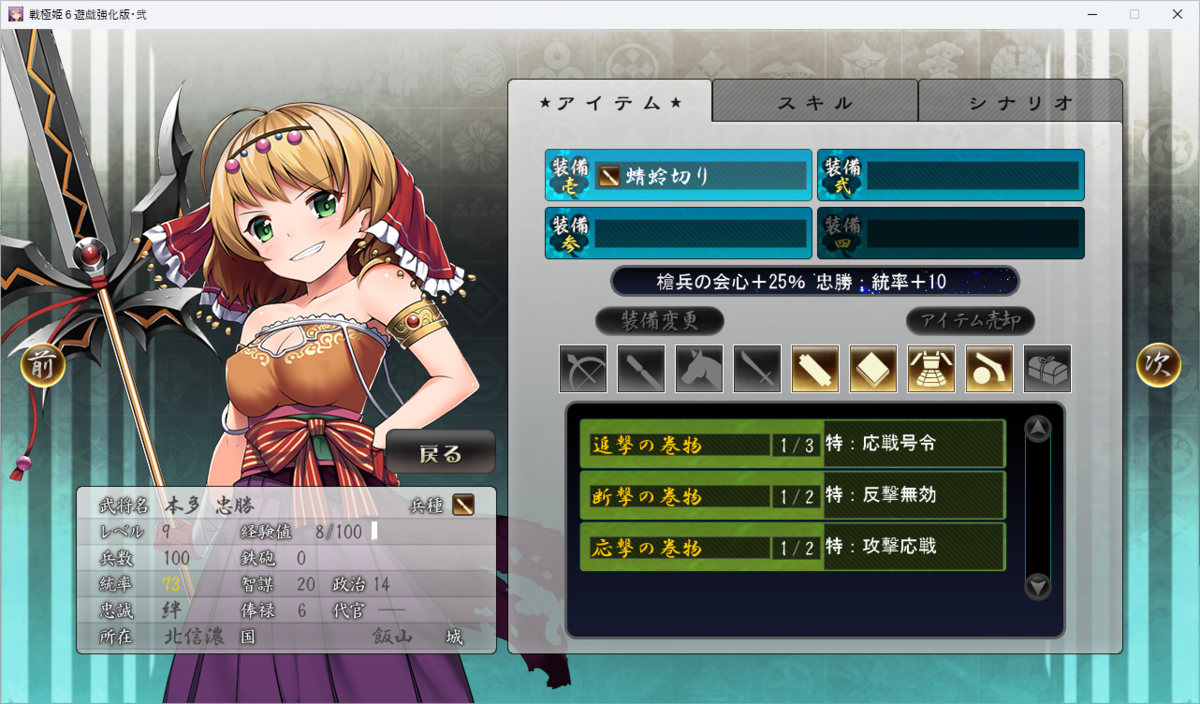This screenshot has height=704, width=1200.
Task: Select the sword item category icon
Action: 757,369
